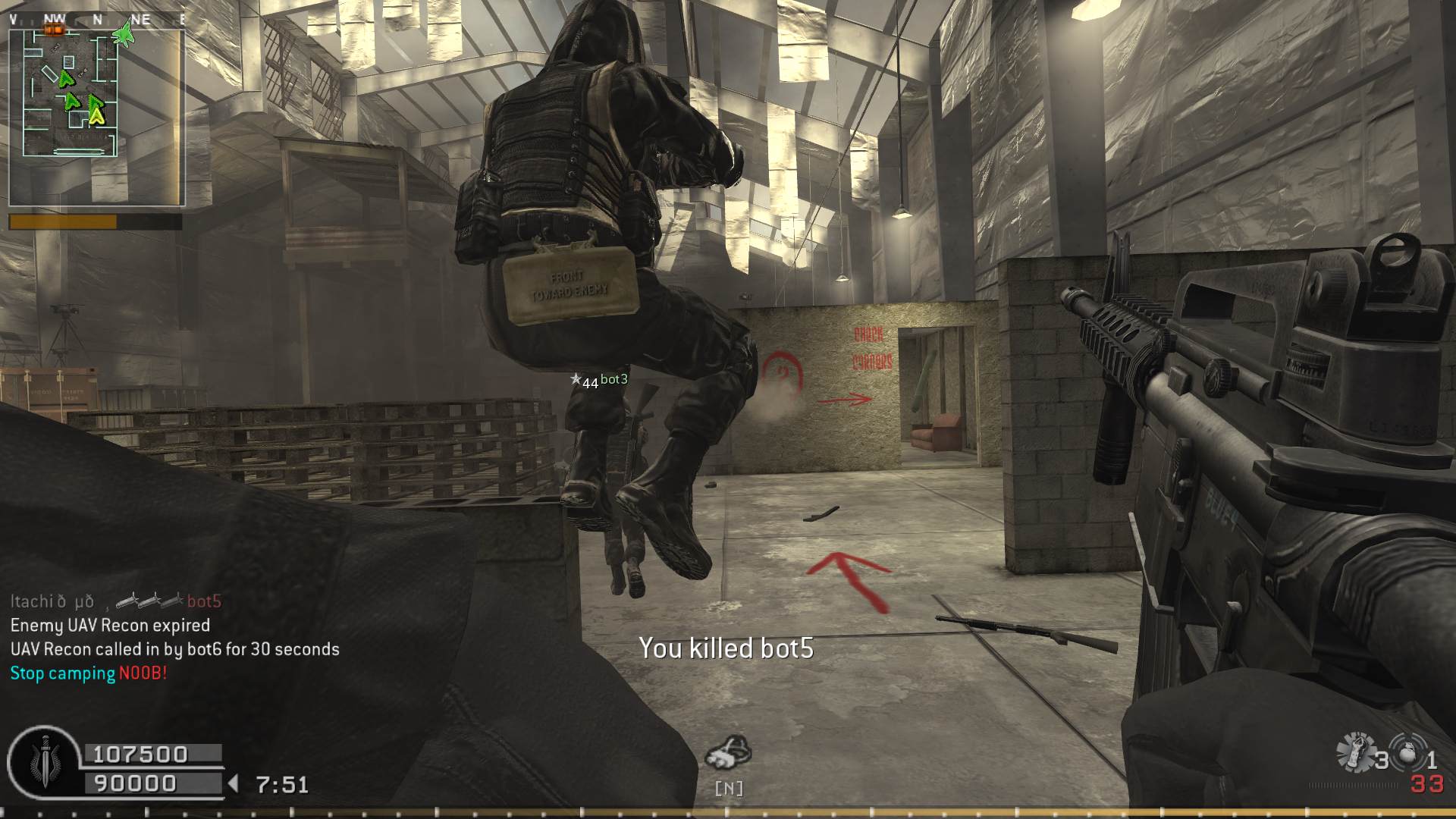Click the minimap in the corner

coord(96,118)
